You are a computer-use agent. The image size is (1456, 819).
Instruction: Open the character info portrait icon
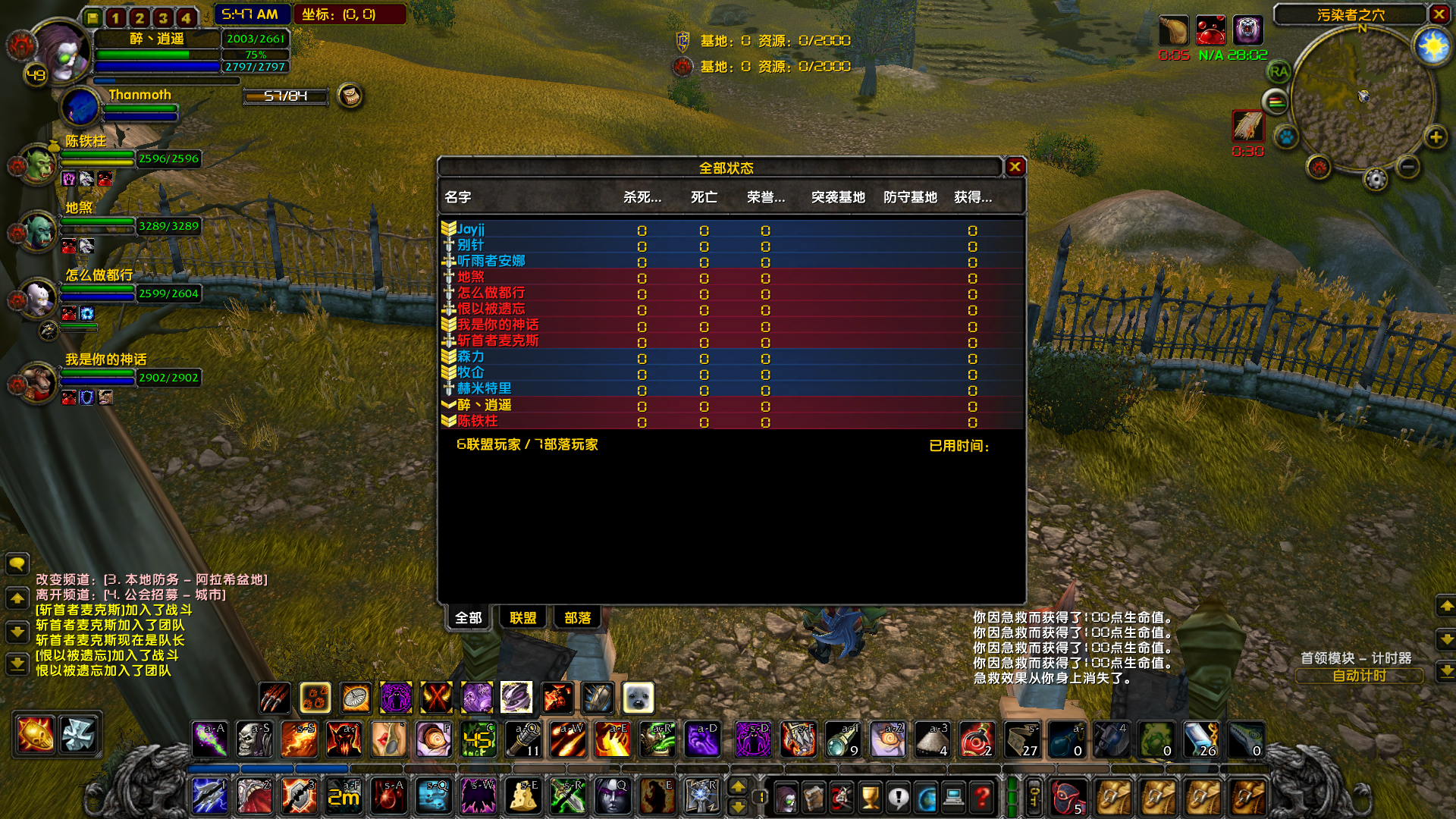(786, 796)
